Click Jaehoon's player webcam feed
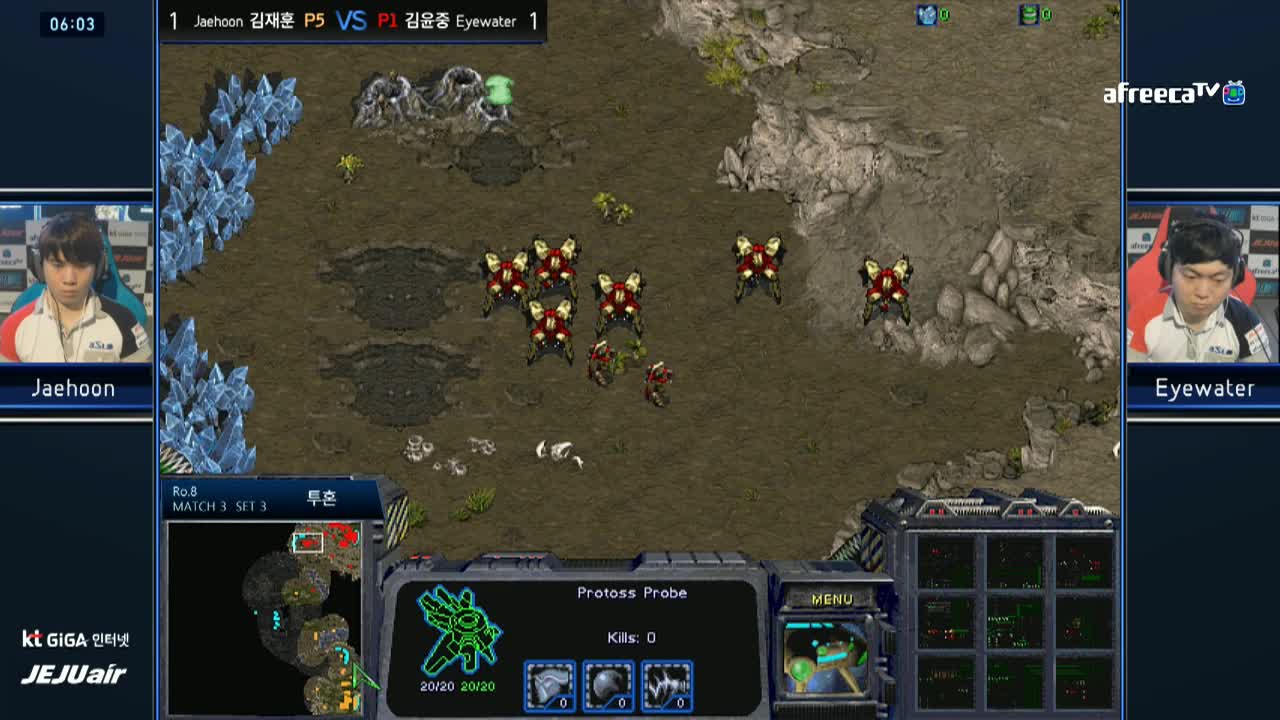The width and height of the screenshot is (1280, 720). click(76, 283)
